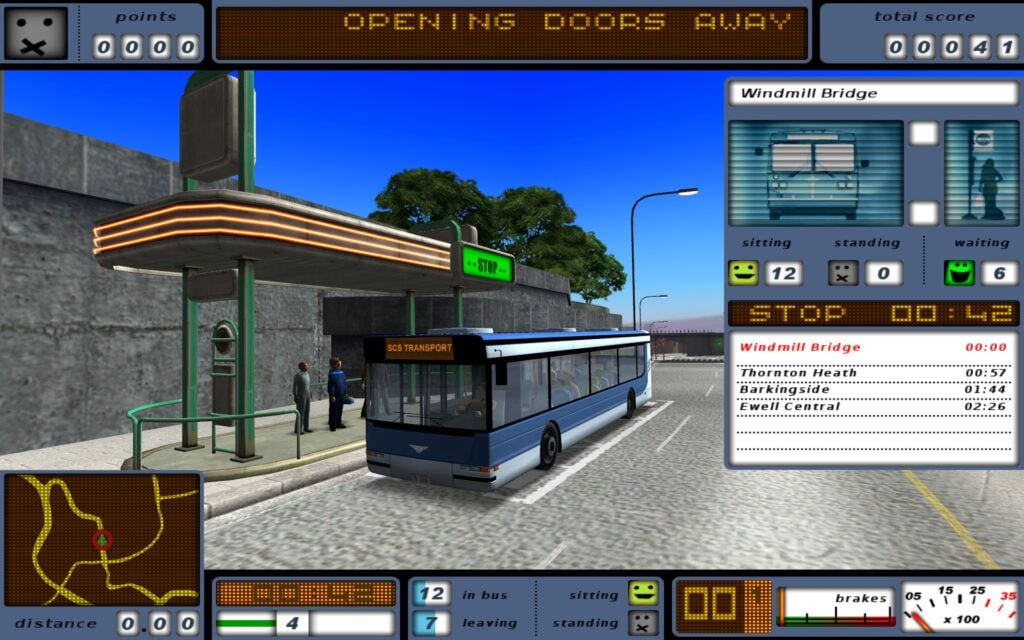Click the green waiting passengers smiley

coord(960,272)
